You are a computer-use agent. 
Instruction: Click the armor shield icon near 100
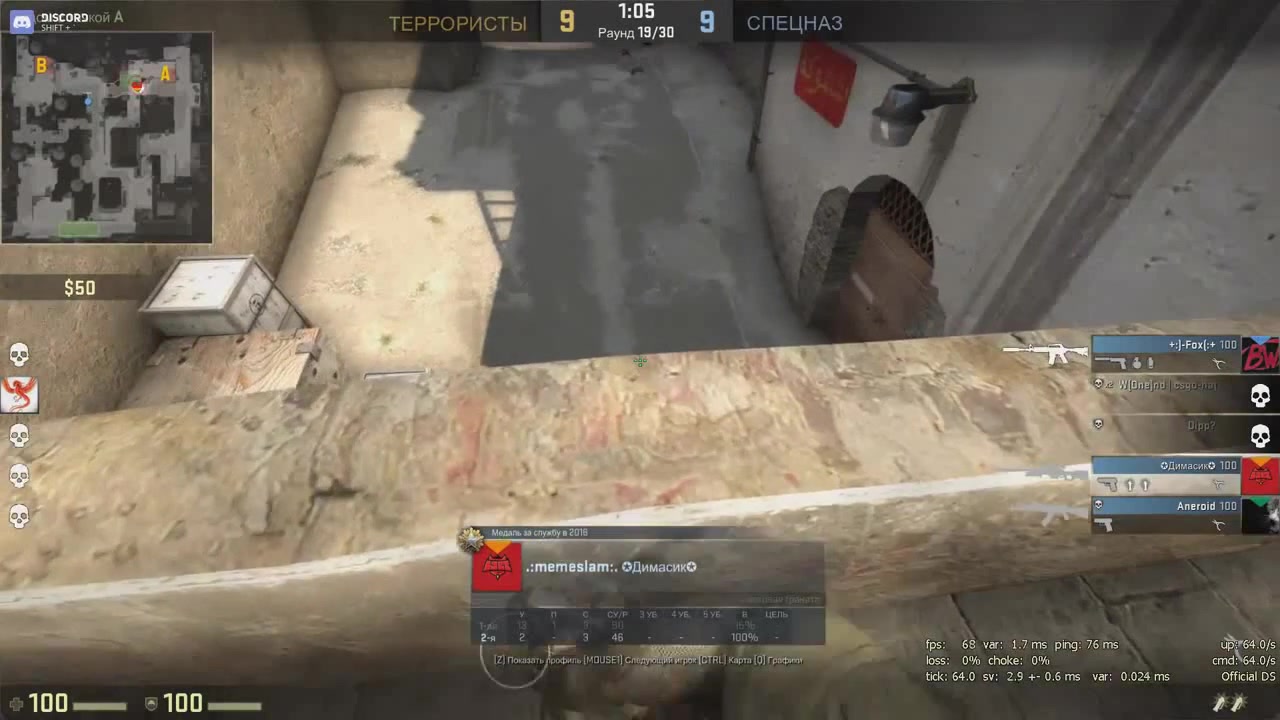[152, 703]
